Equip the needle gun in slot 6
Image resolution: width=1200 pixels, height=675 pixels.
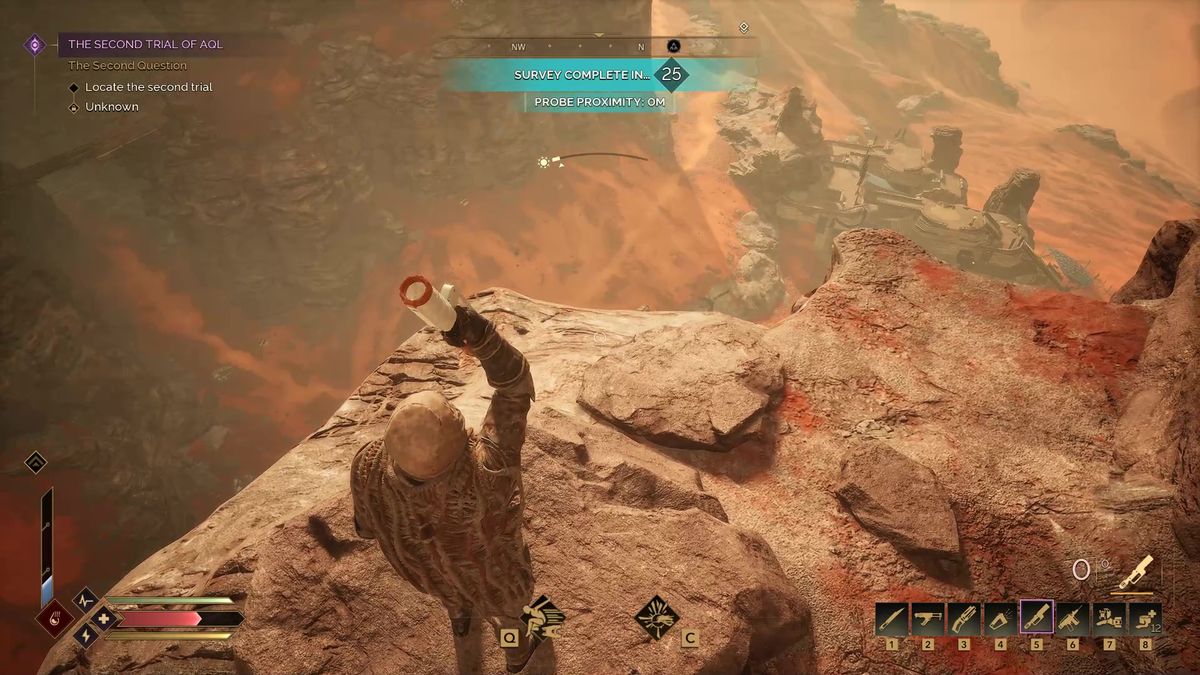(1072, 618)
